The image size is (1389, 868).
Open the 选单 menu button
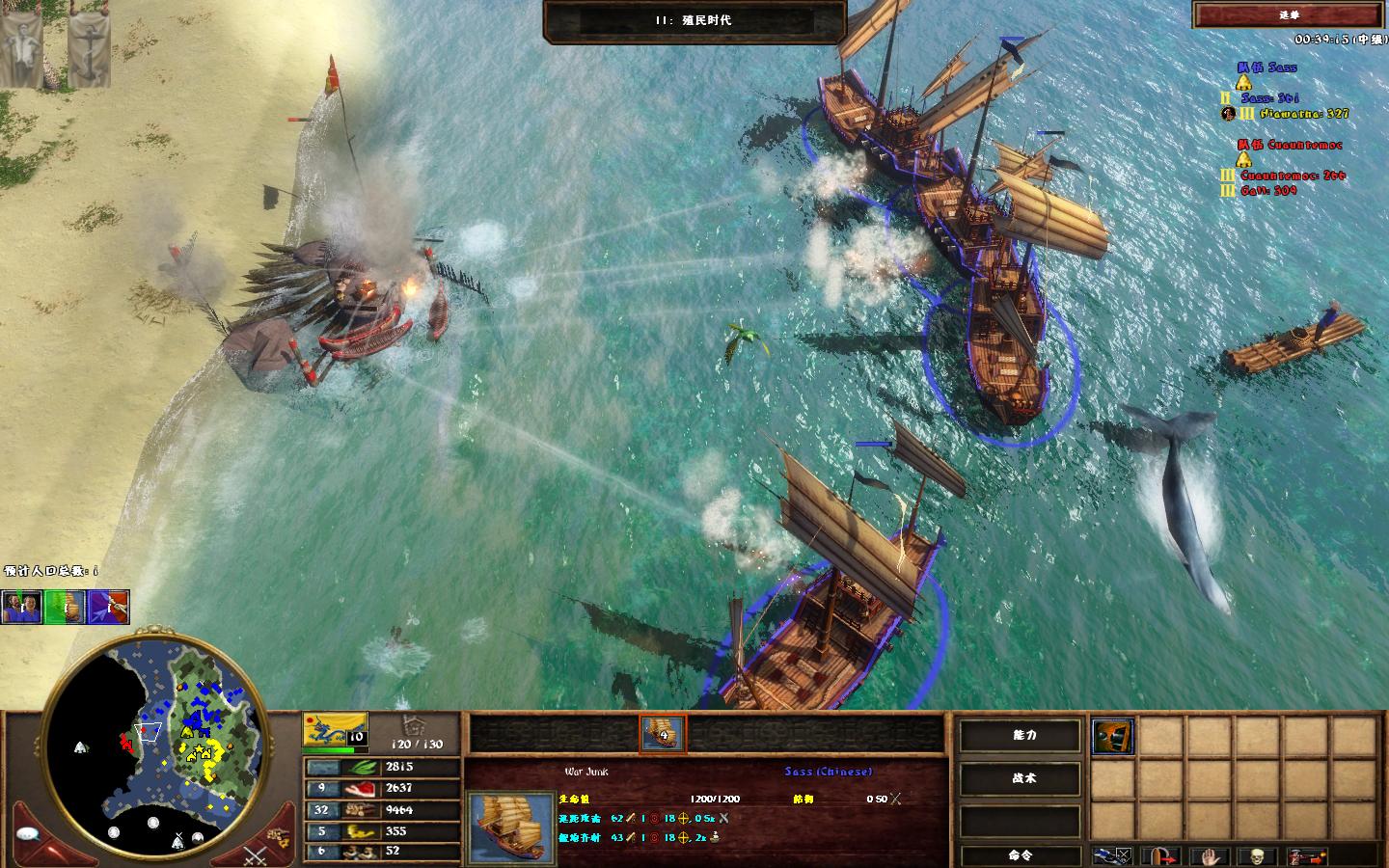[x=1289, y=14]
